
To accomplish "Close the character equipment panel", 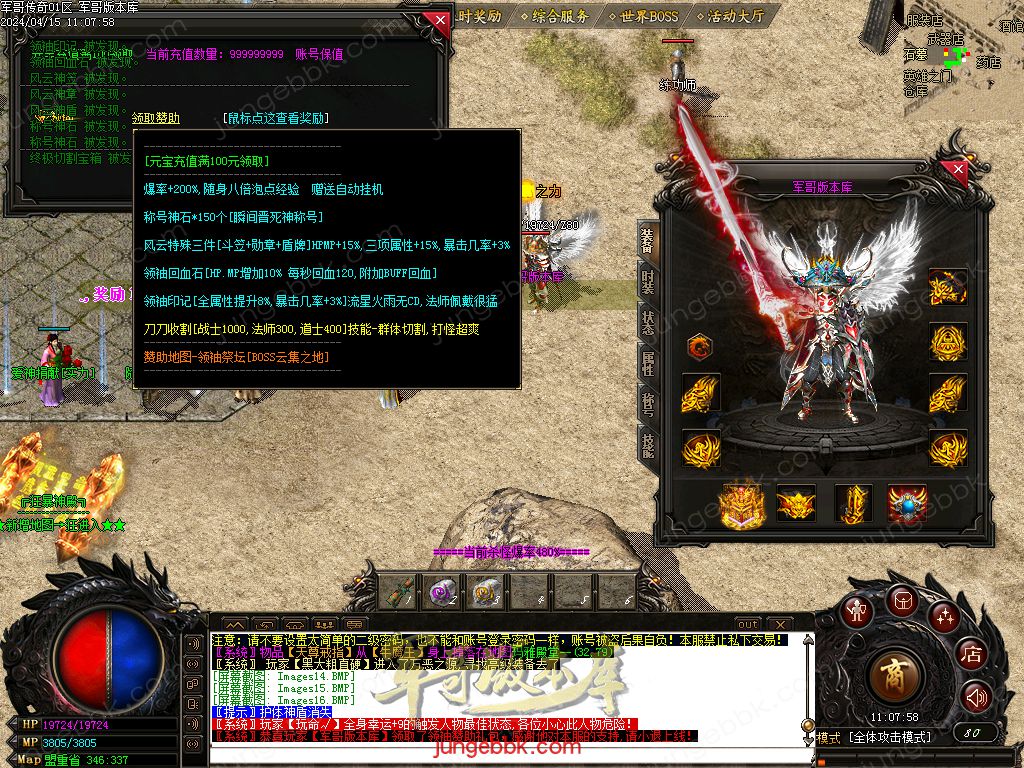I will [958, 171].
